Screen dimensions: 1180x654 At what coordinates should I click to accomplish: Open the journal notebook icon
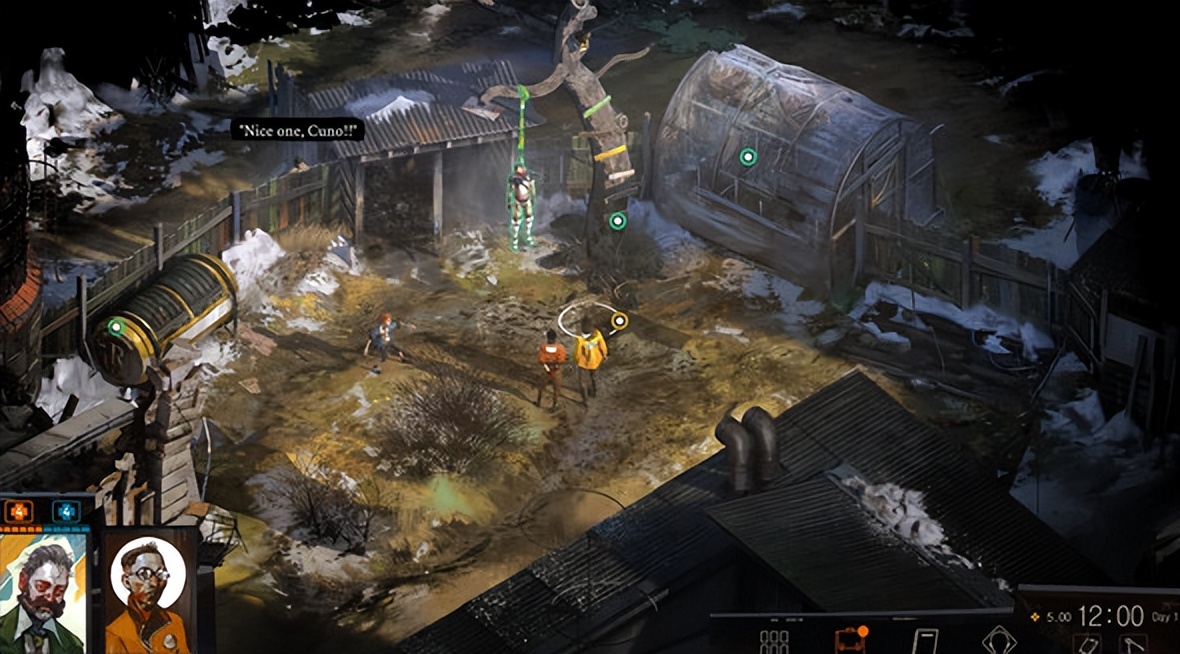926,640
